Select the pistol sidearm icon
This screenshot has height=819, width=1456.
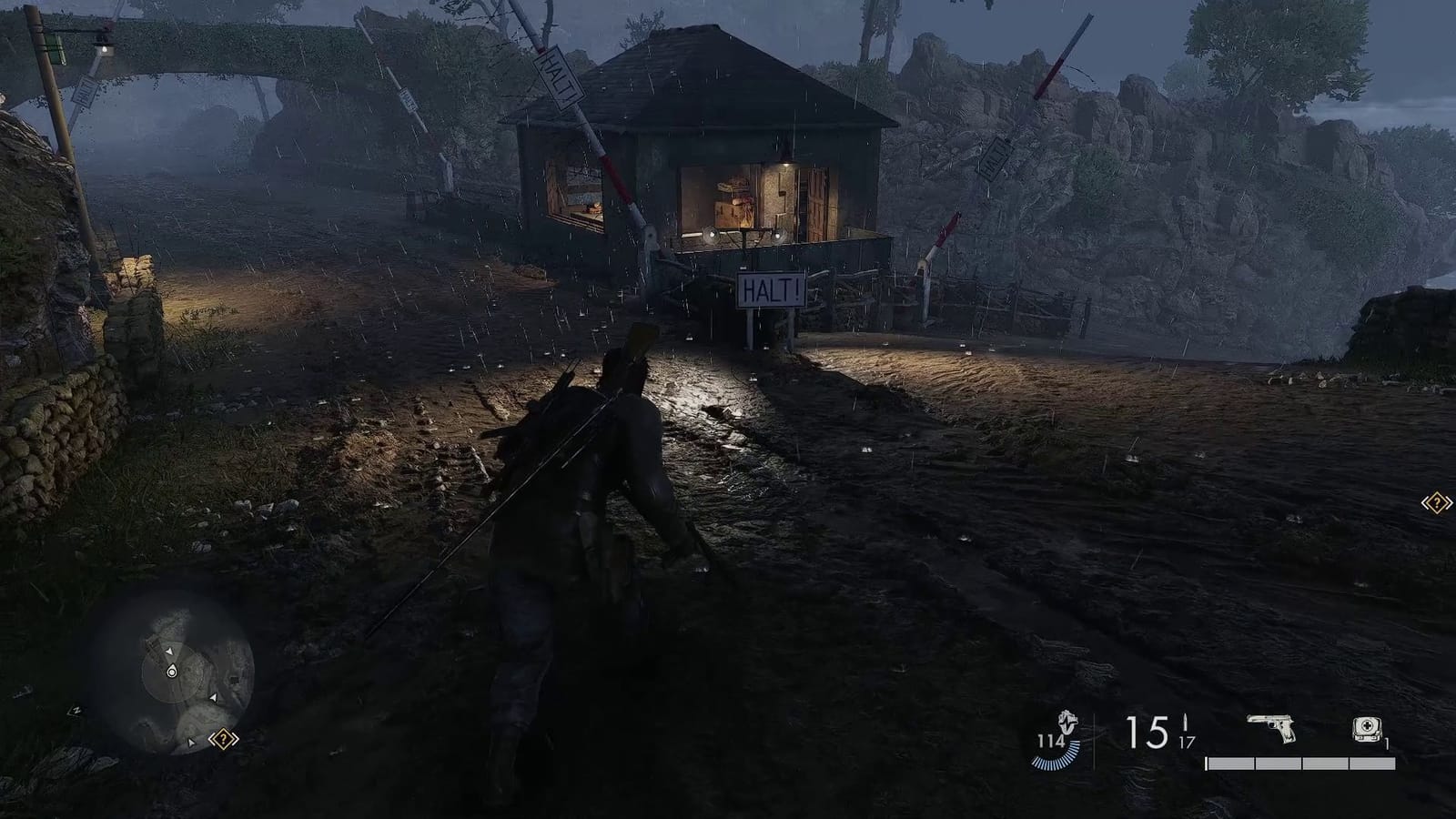1271,729
